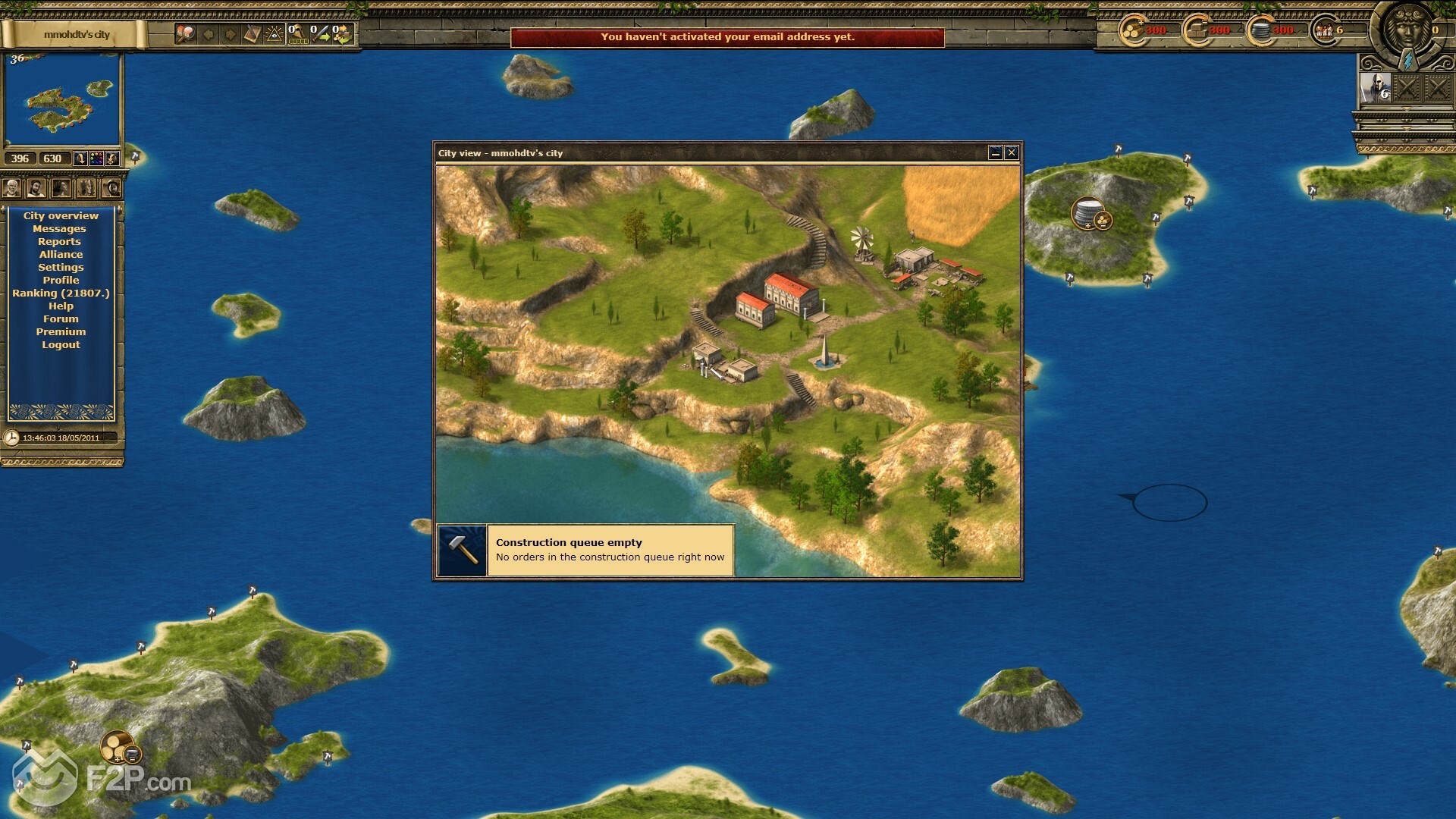Open the Alliance page

(61, 255)
